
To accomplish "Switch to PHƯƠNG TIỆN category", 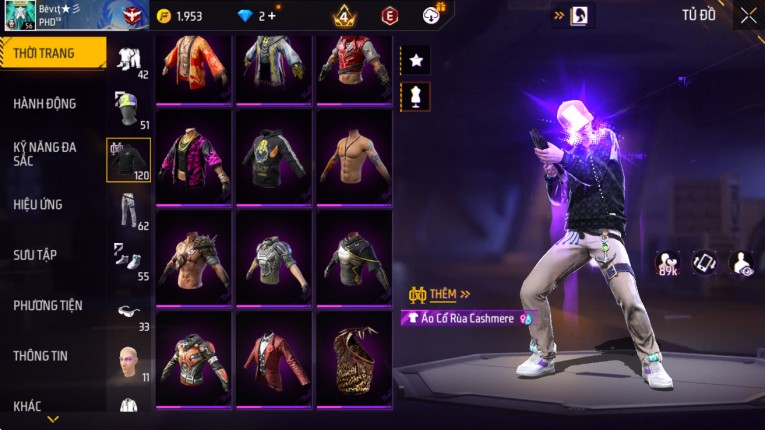I will (x=48, y=306).
